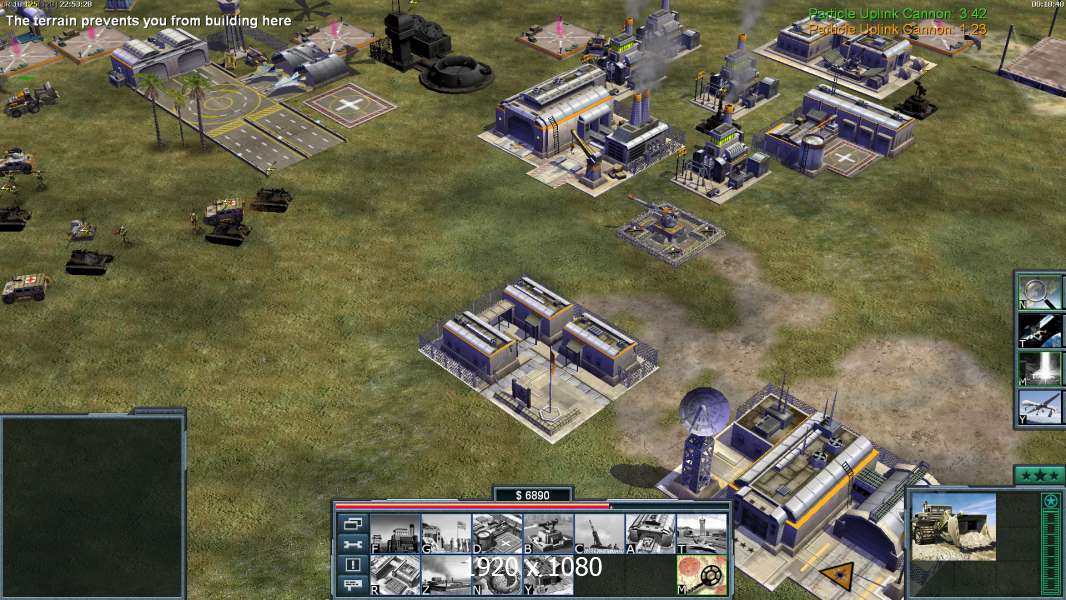Select the Patriot missile defense icon
Viewport: 1066px width, 600px height.
click(x=548, y=534)
